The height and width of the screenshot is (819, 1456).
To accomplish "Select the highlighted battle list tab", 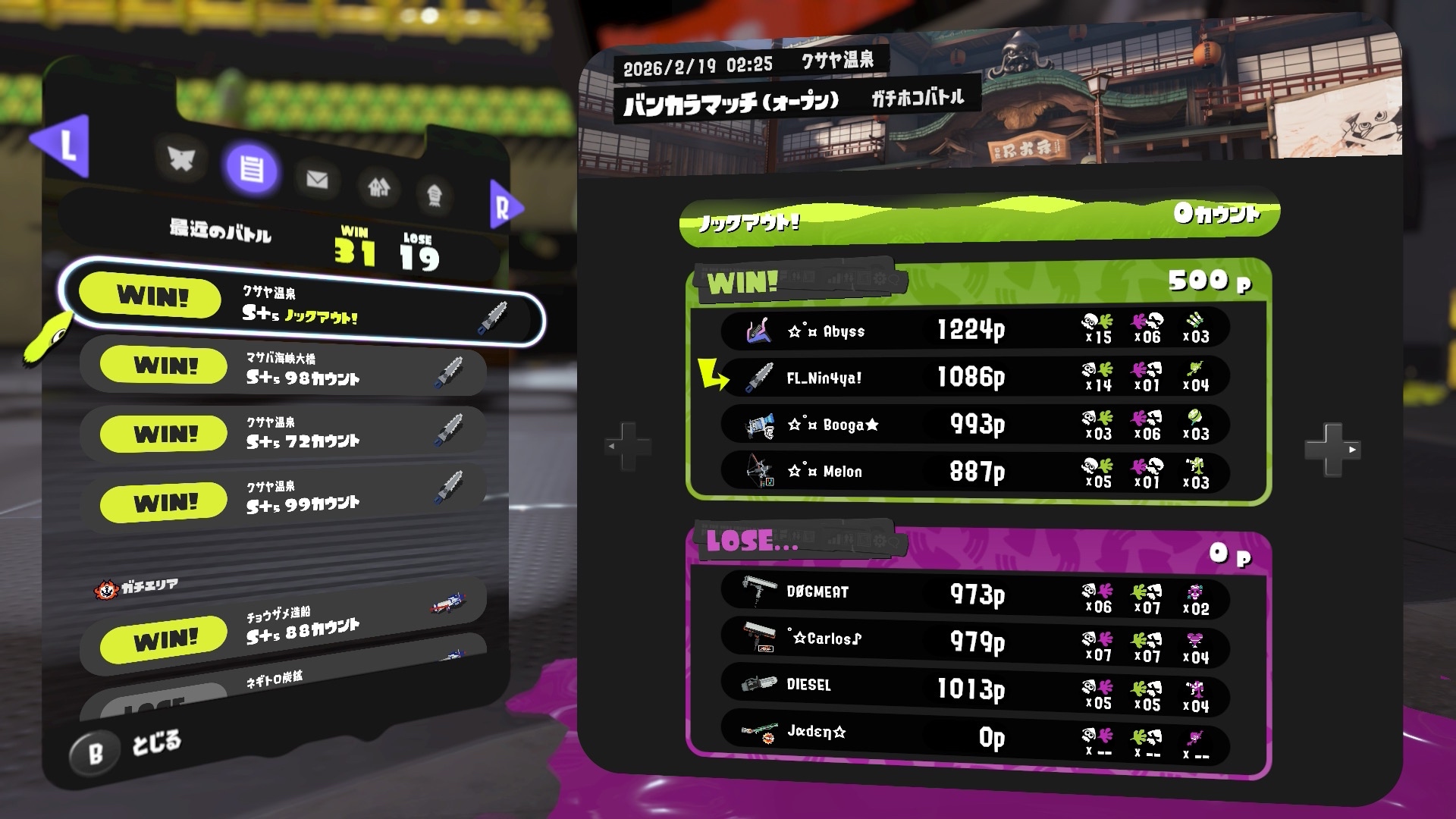I will [252, 168].
